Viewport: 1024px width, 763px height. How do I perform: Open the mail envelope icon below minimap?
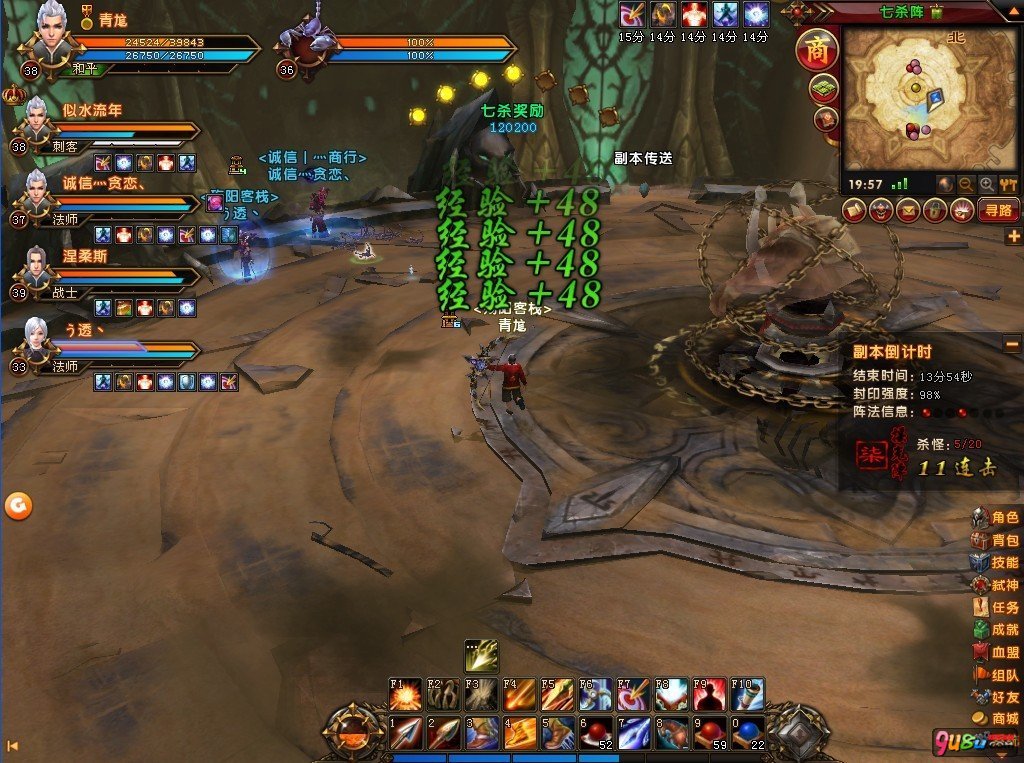pyautogui.click(x=907, y=211)
